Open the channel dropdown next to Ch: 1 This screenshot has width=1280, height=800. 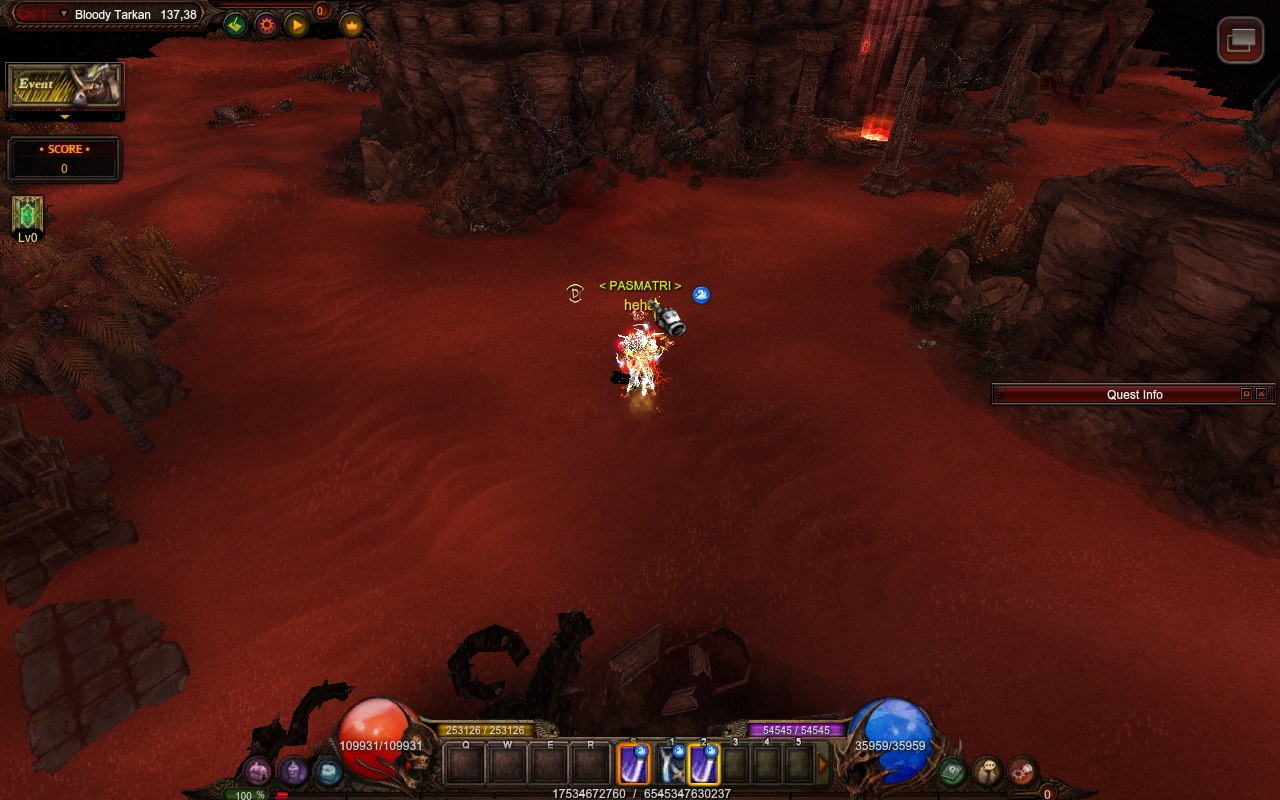[64, 14]
